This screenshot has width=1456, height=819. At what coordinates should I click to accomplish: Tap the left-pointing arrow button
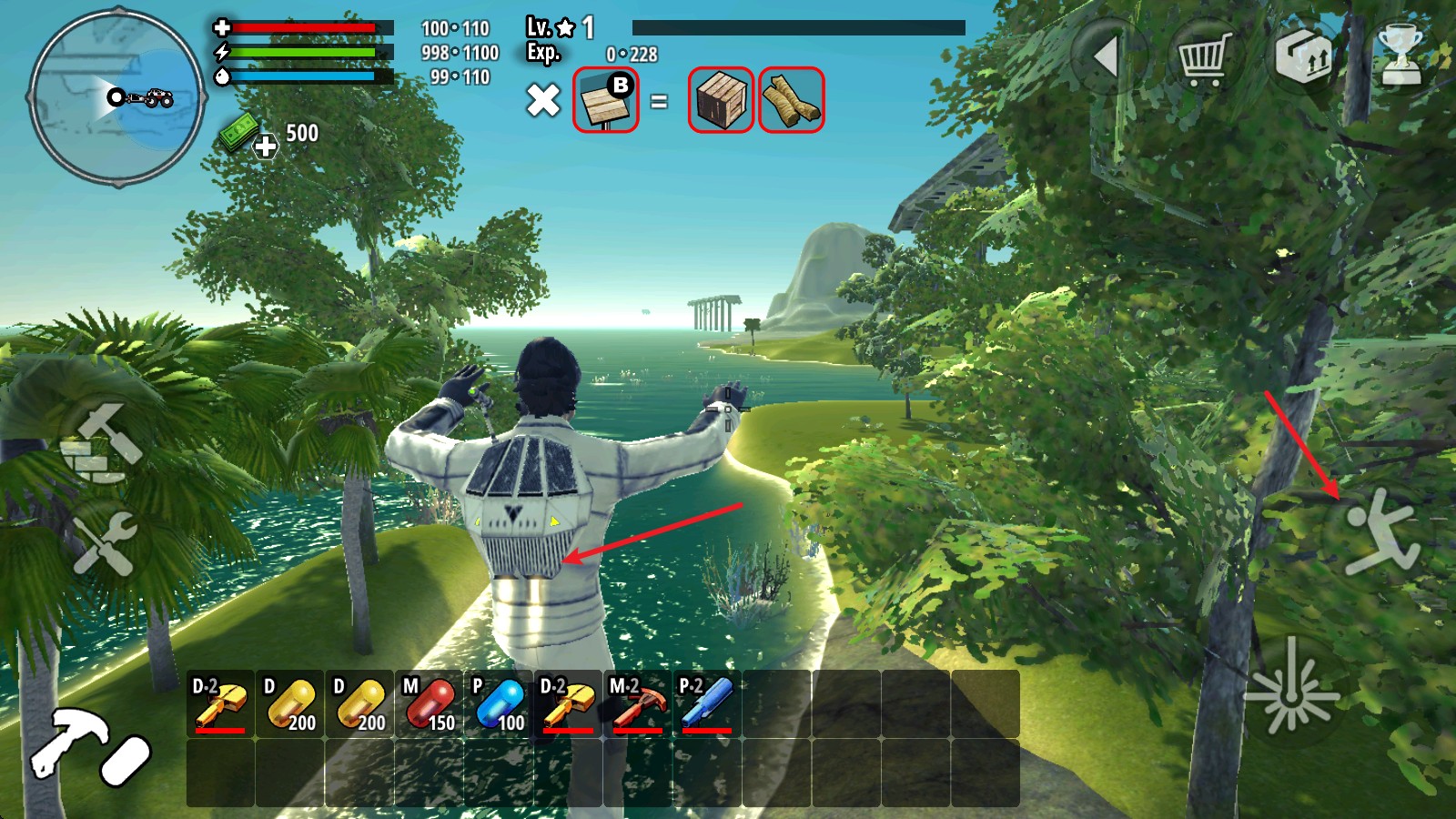[1108, 57]
